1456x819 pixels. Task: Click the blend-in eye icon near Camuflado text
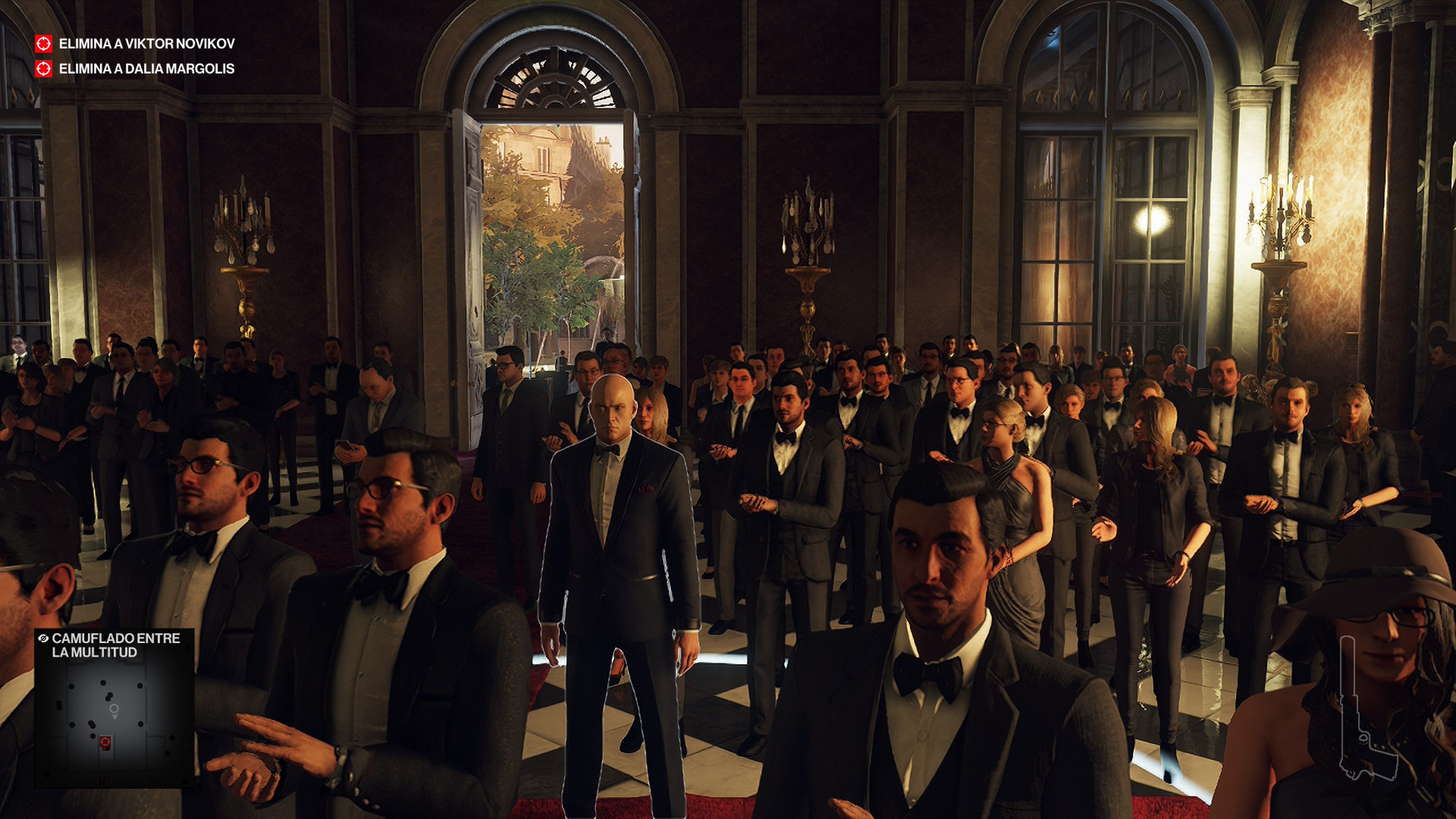pos(44,639)
